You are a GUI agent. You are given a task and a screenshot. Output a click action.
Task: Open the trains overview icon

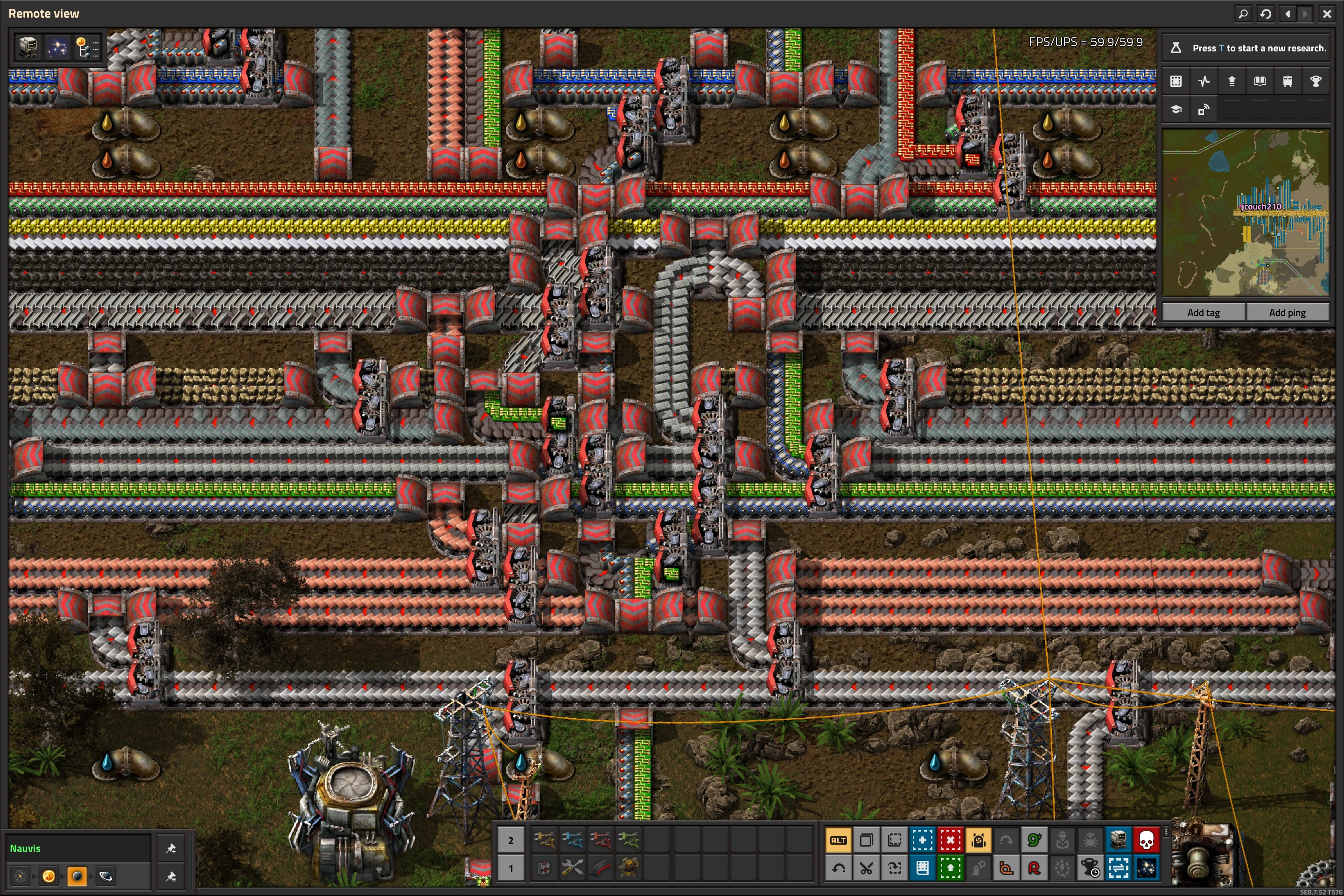click(1288, 81)
